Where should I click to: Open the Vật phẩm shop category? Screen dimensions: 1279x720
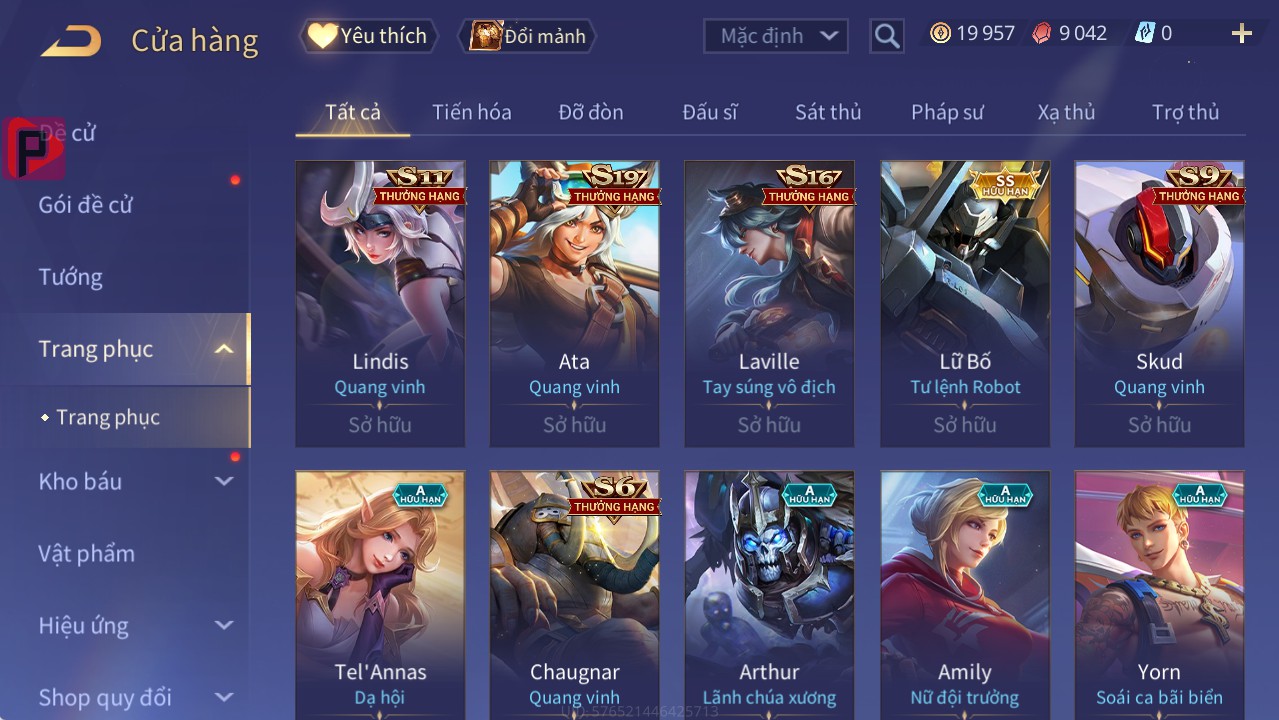click(87, 553)
